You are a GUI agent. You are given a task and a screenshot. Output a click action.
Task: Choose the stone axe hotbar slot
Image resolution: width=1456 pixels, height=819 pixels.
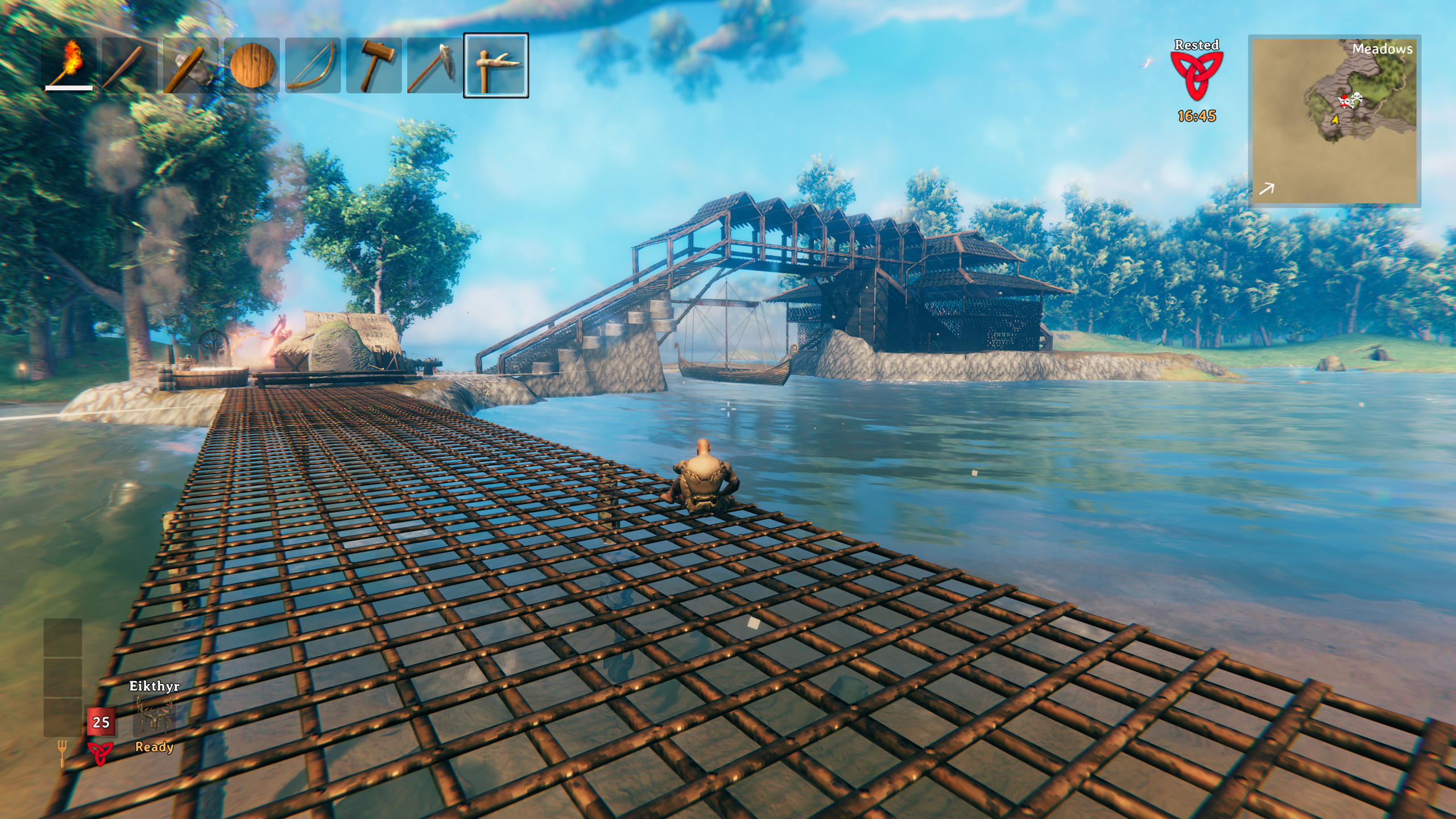191,65
